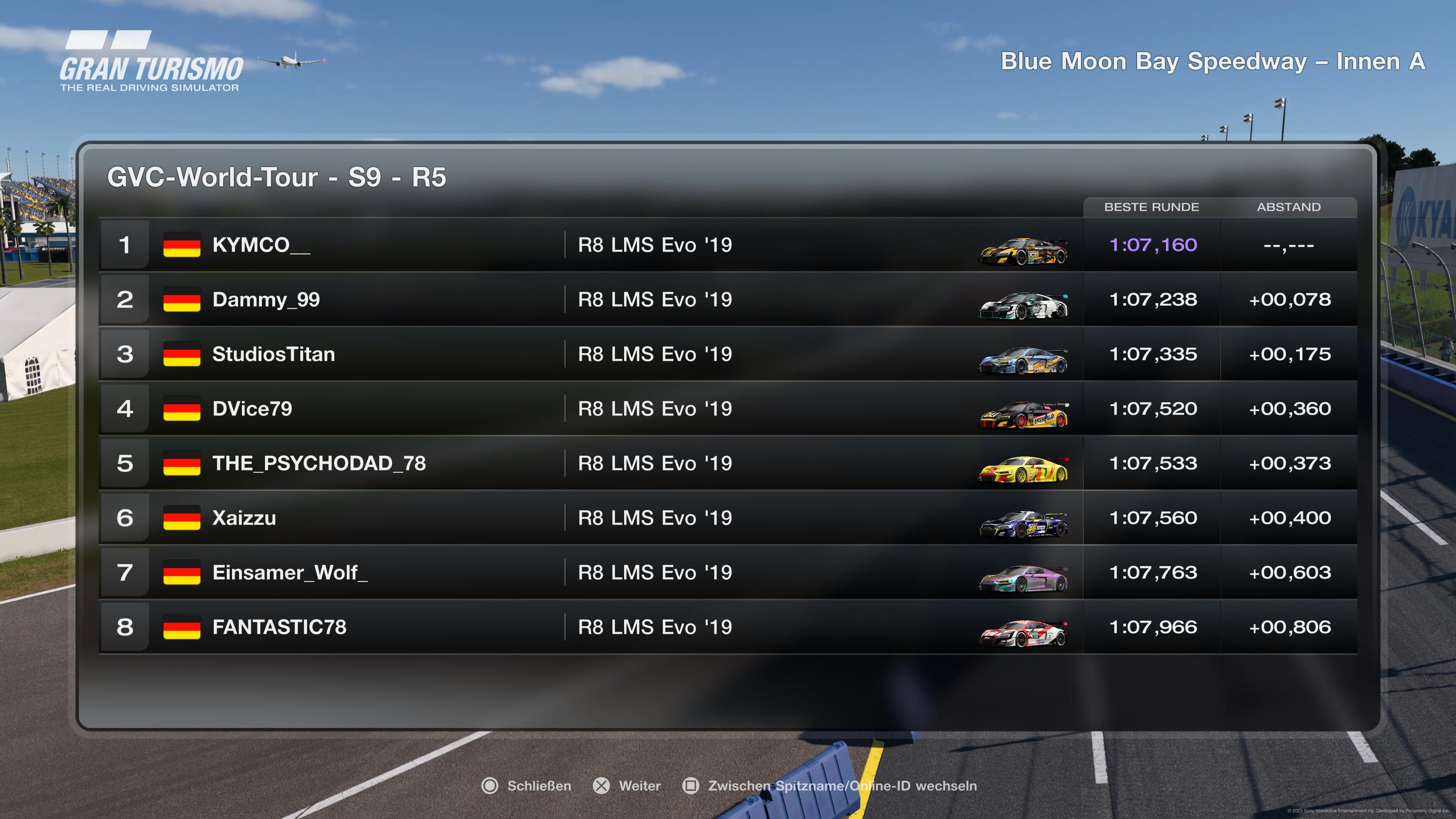The height and width of the screenshot is (819, 1456).
Task: Click the square button icon for name switching
Action: [691, 786]
